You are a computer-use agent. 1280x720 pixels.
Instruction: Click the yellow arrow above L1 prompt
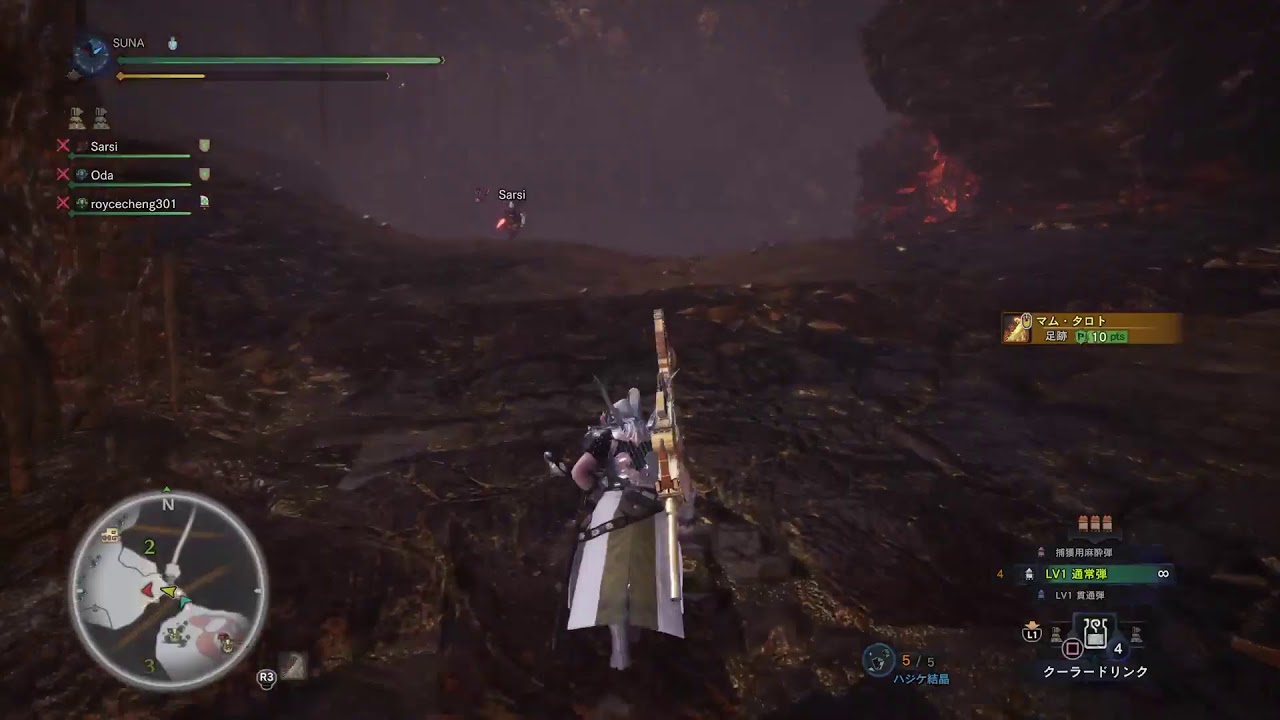(1030, 623)
